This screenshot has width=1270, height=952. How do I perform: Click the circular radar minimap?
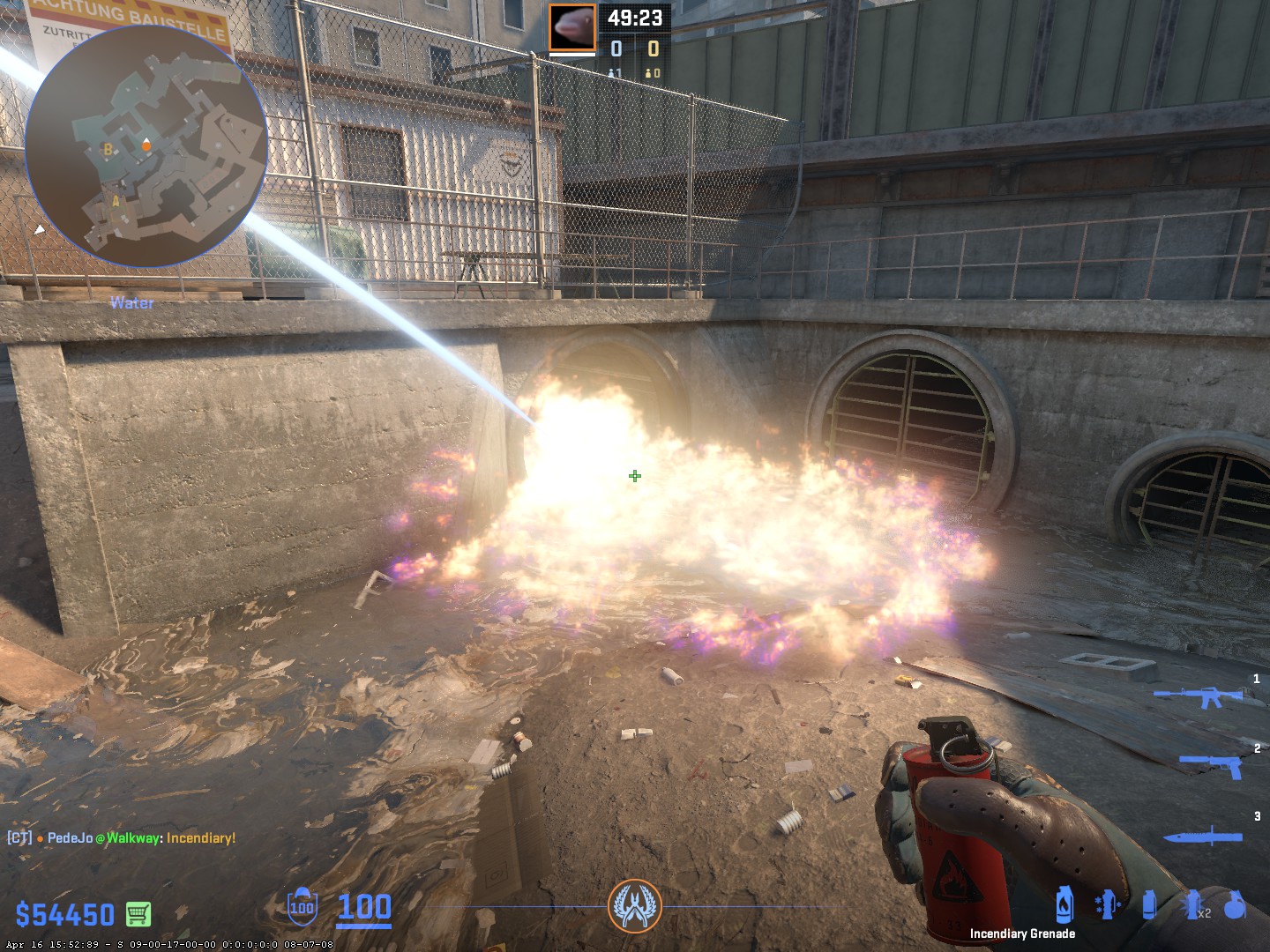tap(146, 146)
